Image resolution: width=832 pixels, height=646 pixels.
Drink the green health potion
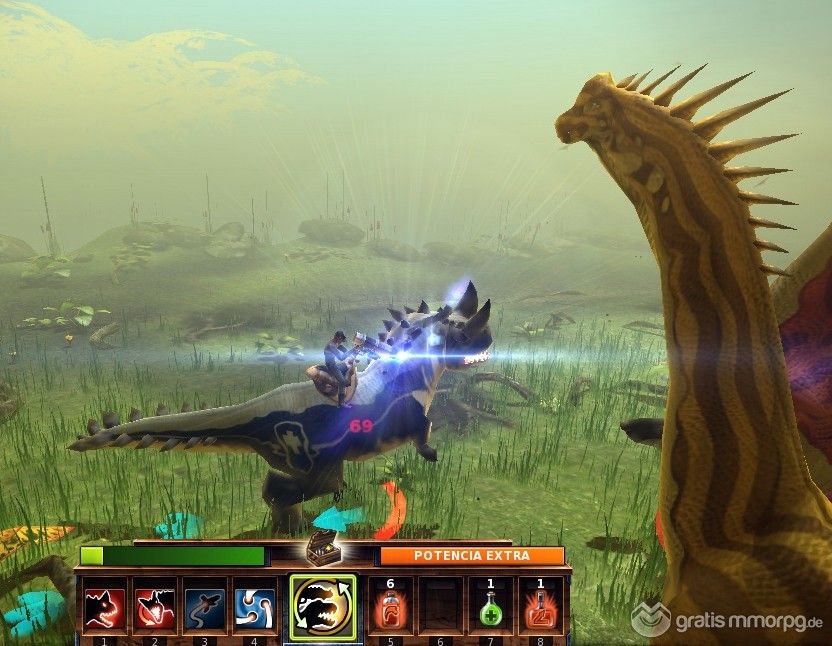tap(490, 606)
